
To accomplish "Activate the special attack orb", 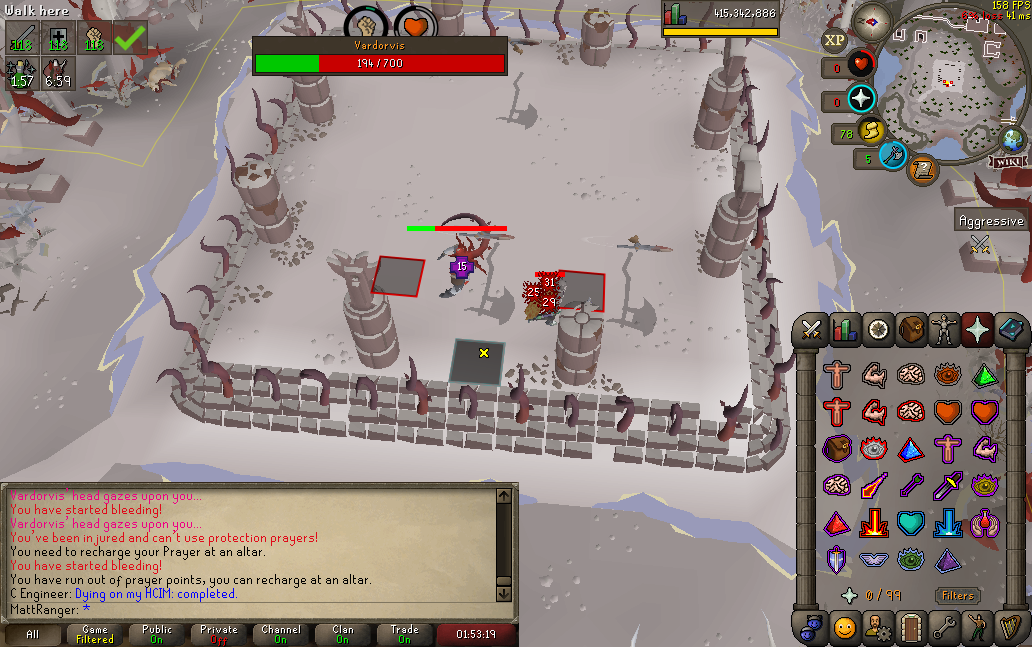I will [893, 156].
